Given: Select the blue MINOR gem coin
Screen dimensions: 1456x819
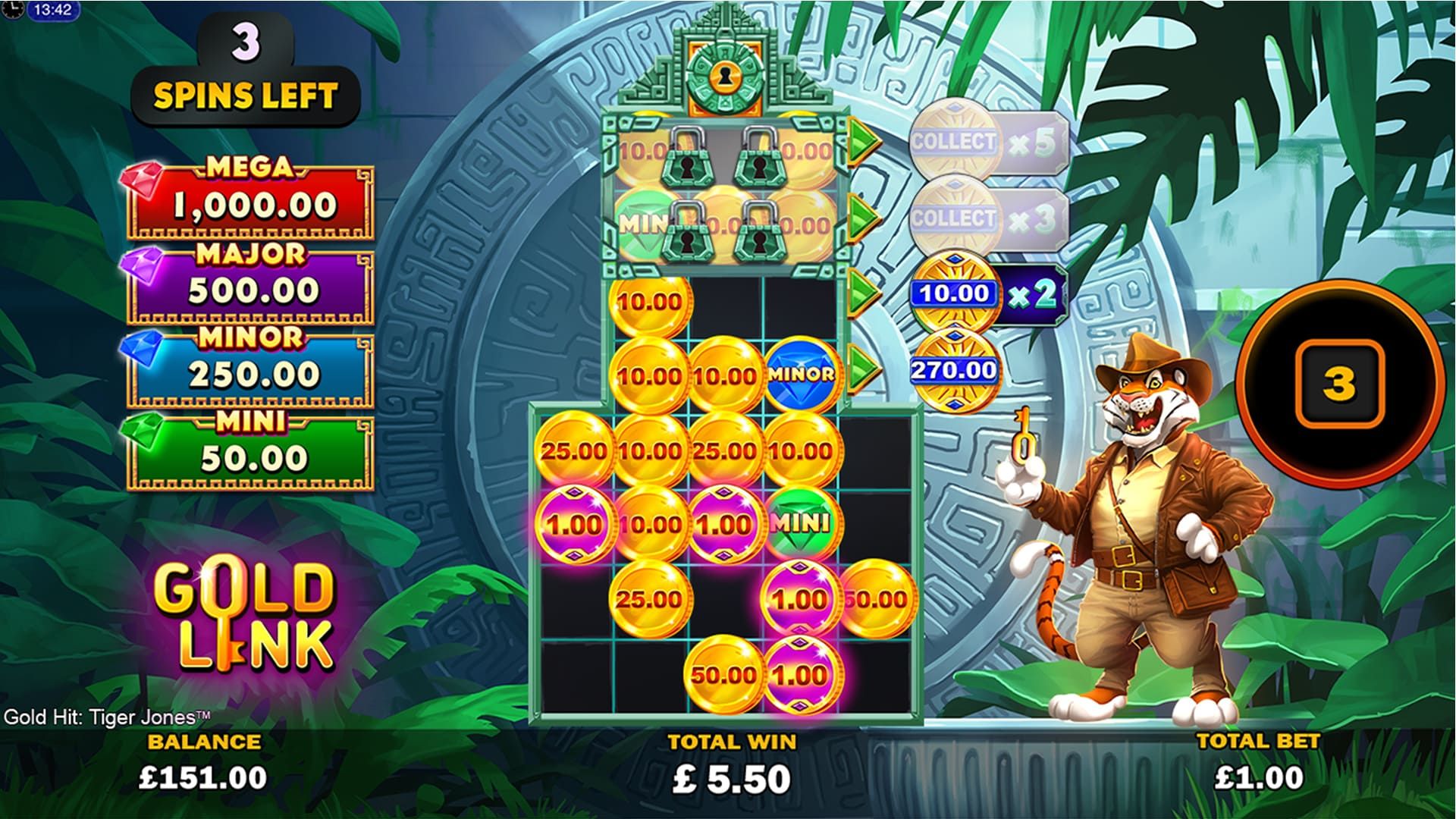Looking at the screenshot, I should click(x=802, y=375).
